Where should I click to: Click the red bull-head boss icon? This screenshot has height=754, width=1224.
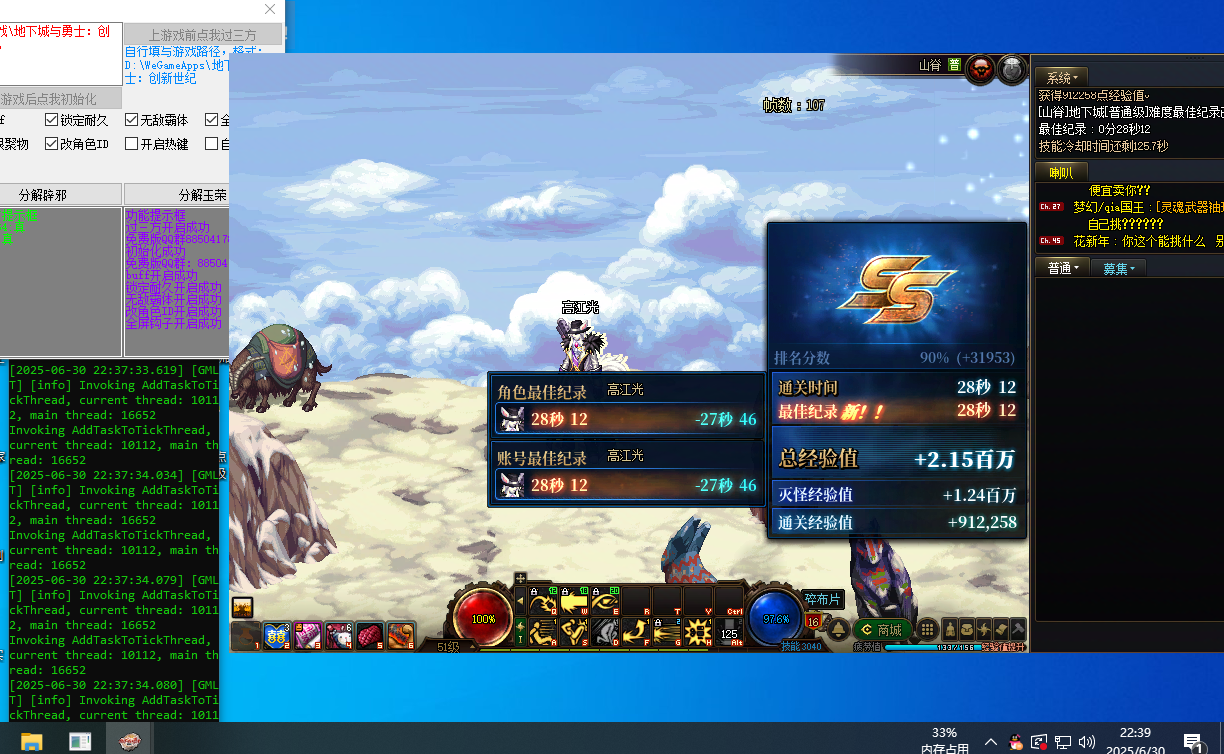[x=981, y=68]
